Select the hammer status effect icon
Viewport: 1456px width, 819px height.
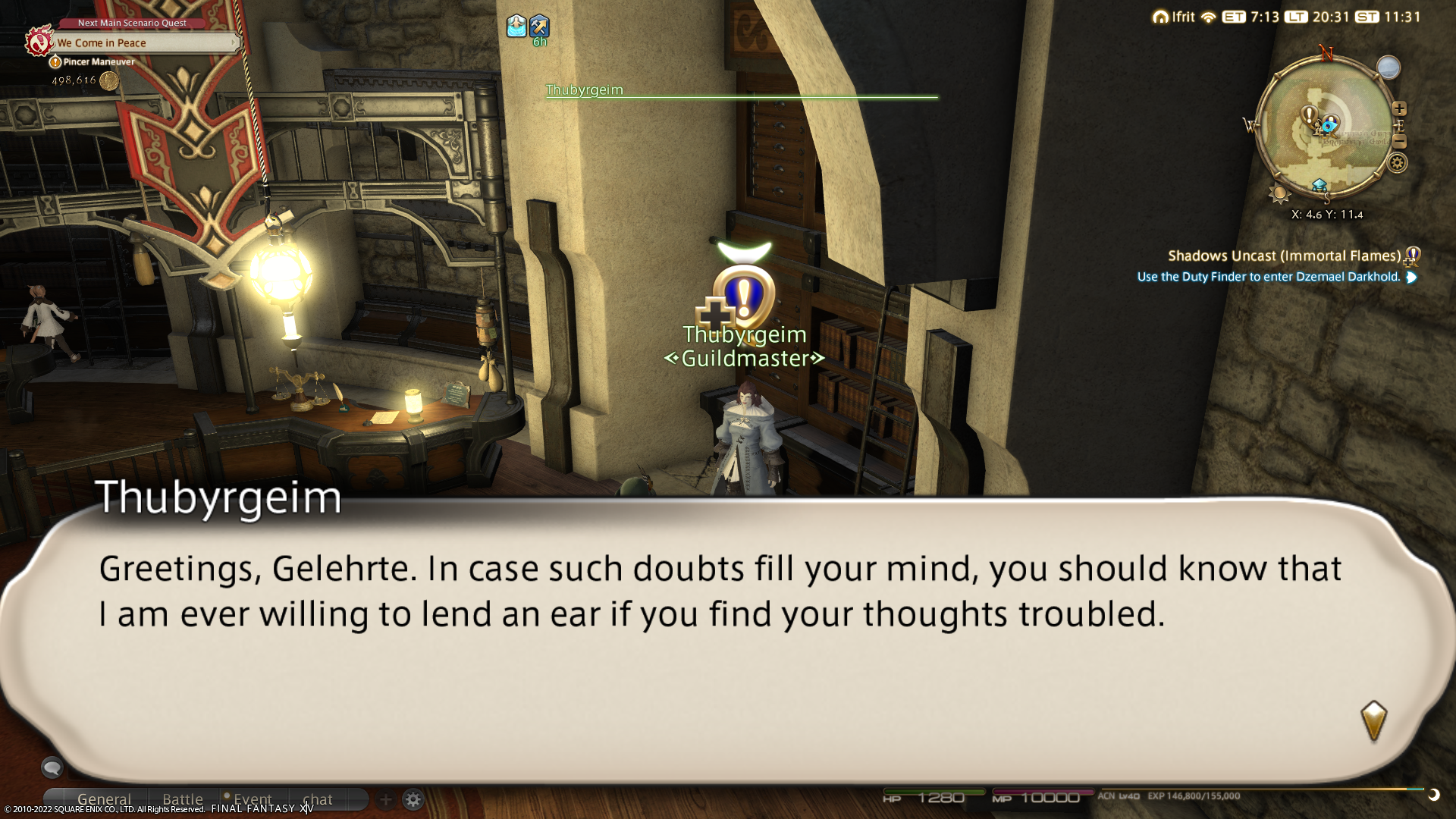point(539,27)
